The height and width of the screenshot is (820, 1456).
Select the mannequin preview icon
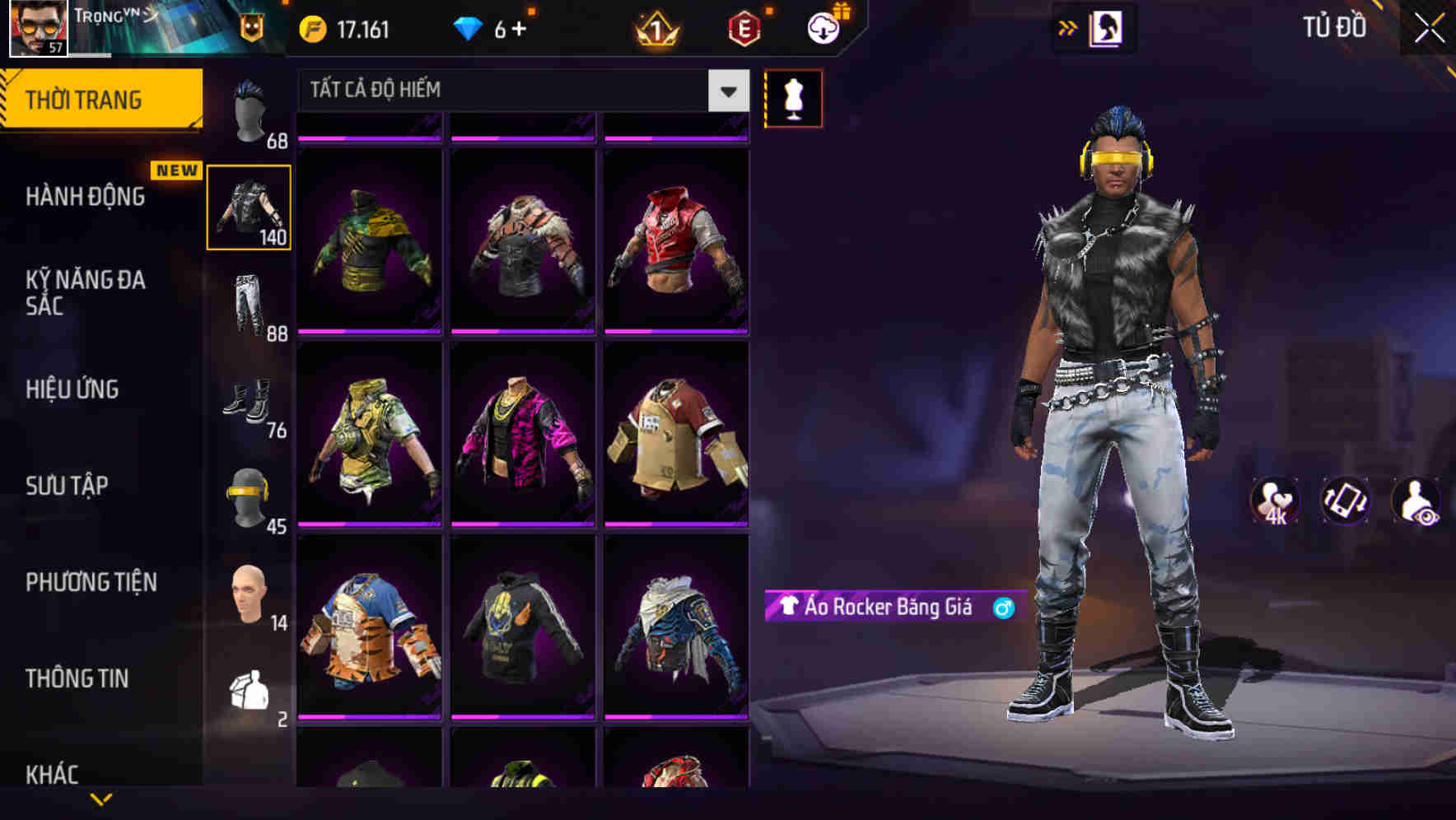(x=793, y=97)
